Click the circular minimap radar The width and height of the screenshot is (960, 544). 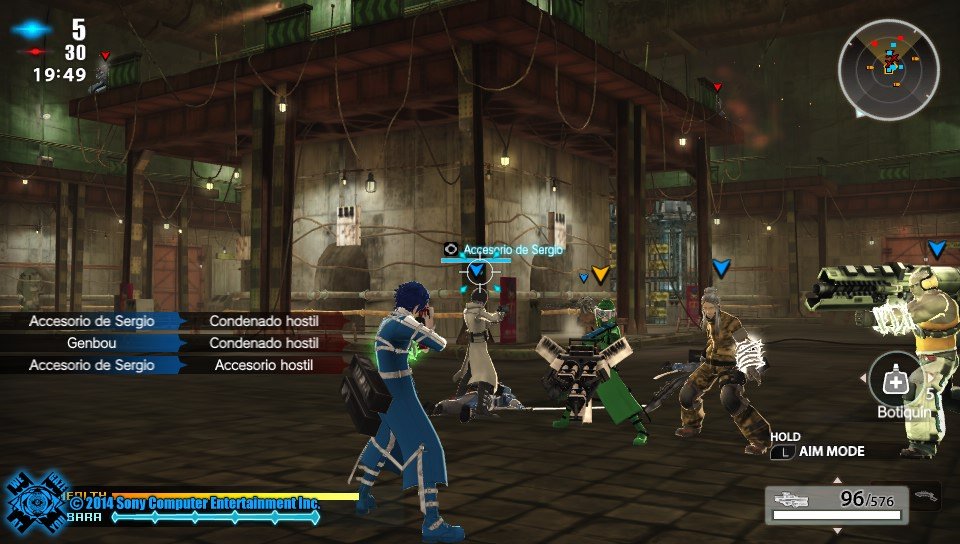888,69
